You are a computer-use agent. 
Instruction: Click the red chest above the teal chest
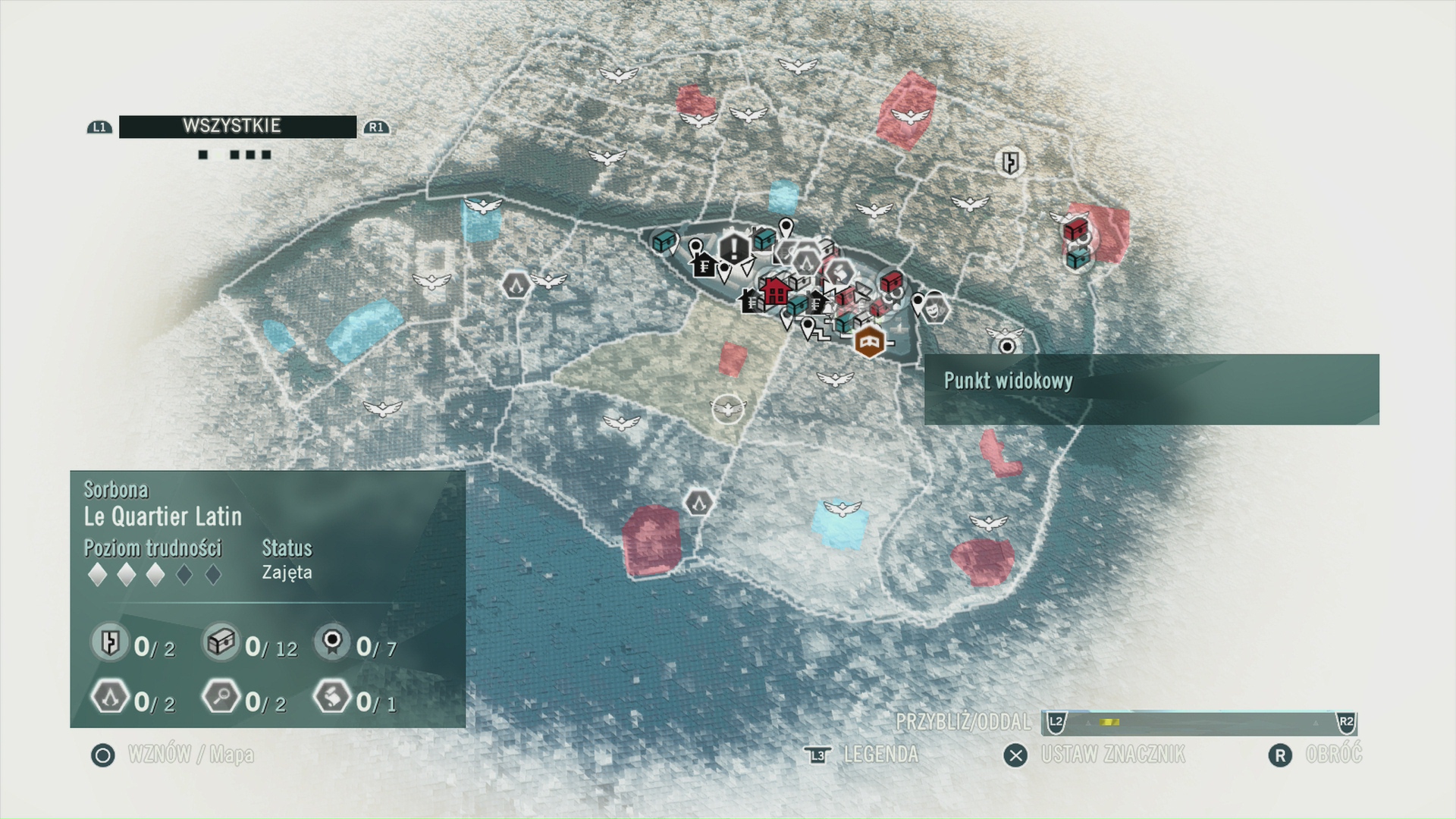[1075, 228]
